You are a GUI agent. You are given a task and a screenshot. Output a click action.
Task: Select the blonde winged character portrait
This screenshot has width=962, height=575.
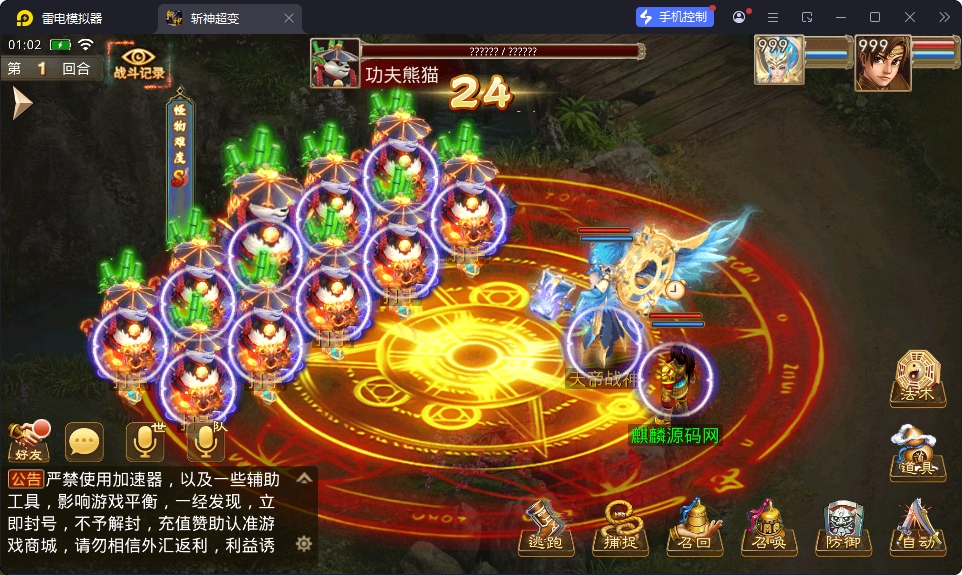pos(779,62)
